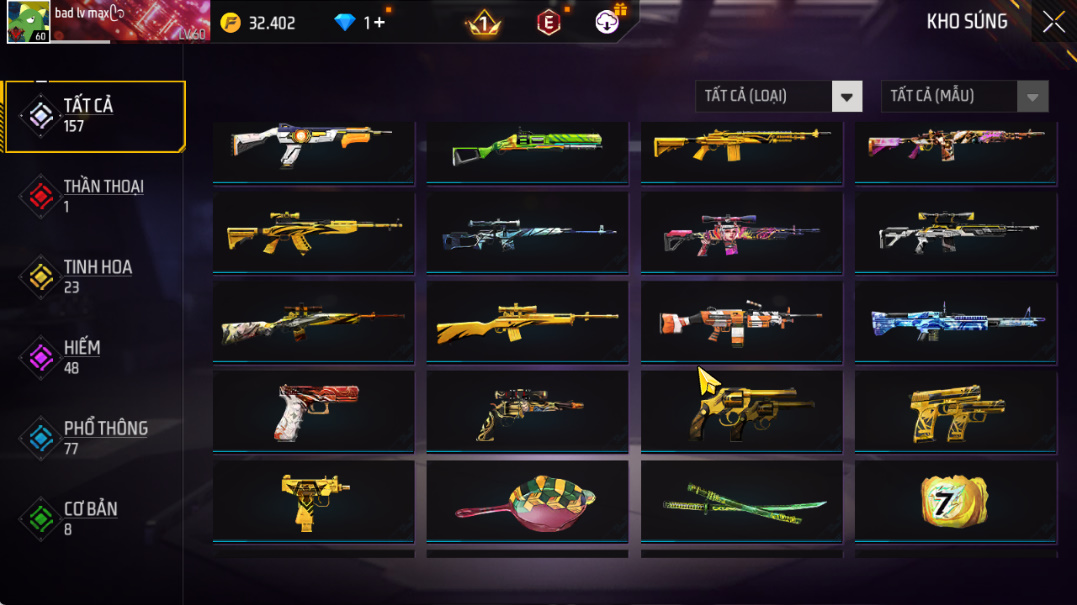Open the red E hexagon badge
The height and width of the screenshot is (605, 1077).
click(549, 22)
